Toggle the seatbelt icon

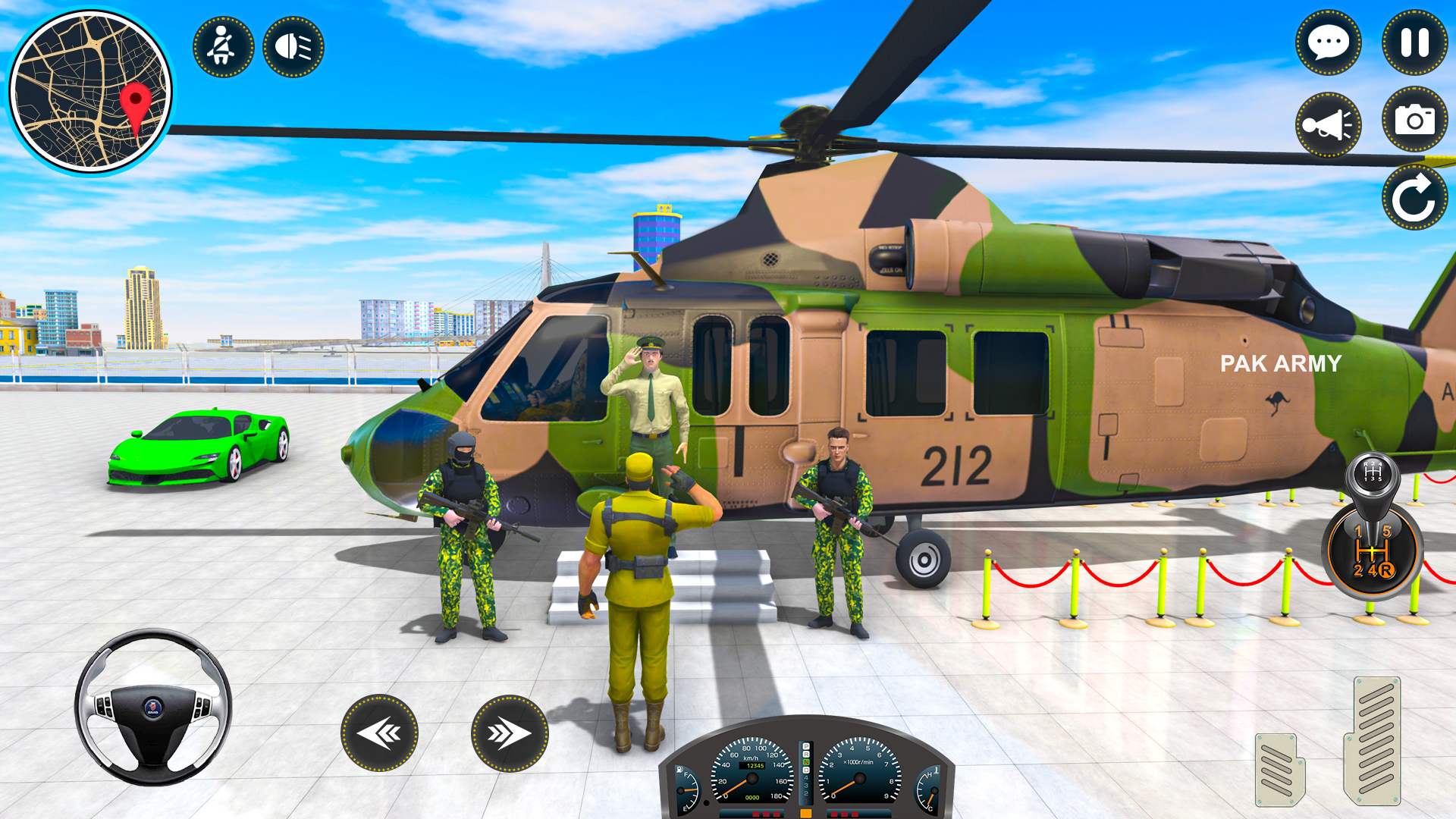pyautogui.click(x=223, y=47)
